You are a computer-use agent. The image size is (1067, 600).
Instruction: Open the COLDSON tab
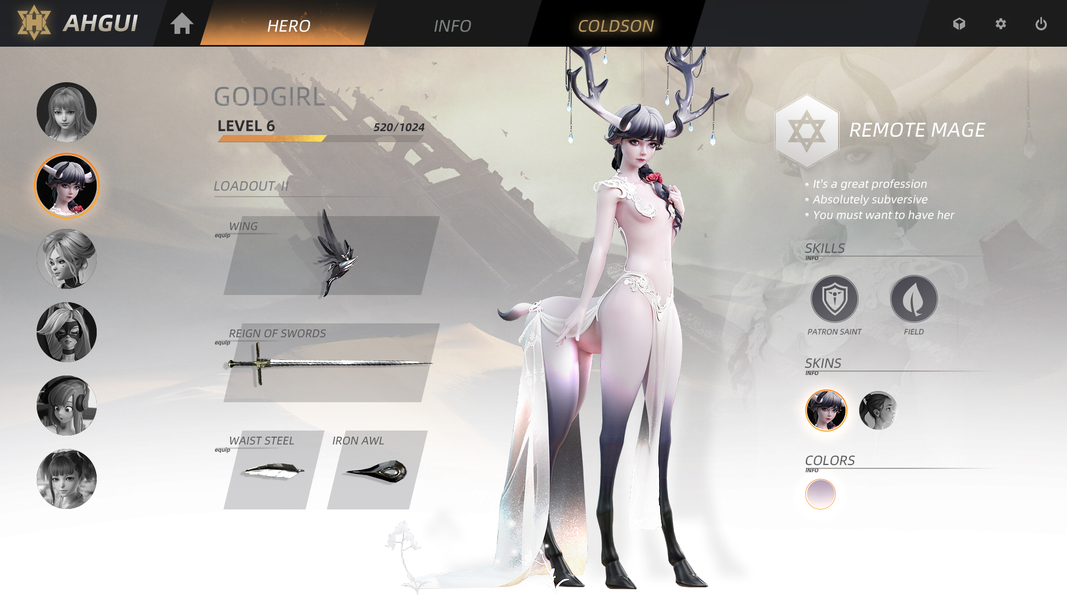pos(615,26)
